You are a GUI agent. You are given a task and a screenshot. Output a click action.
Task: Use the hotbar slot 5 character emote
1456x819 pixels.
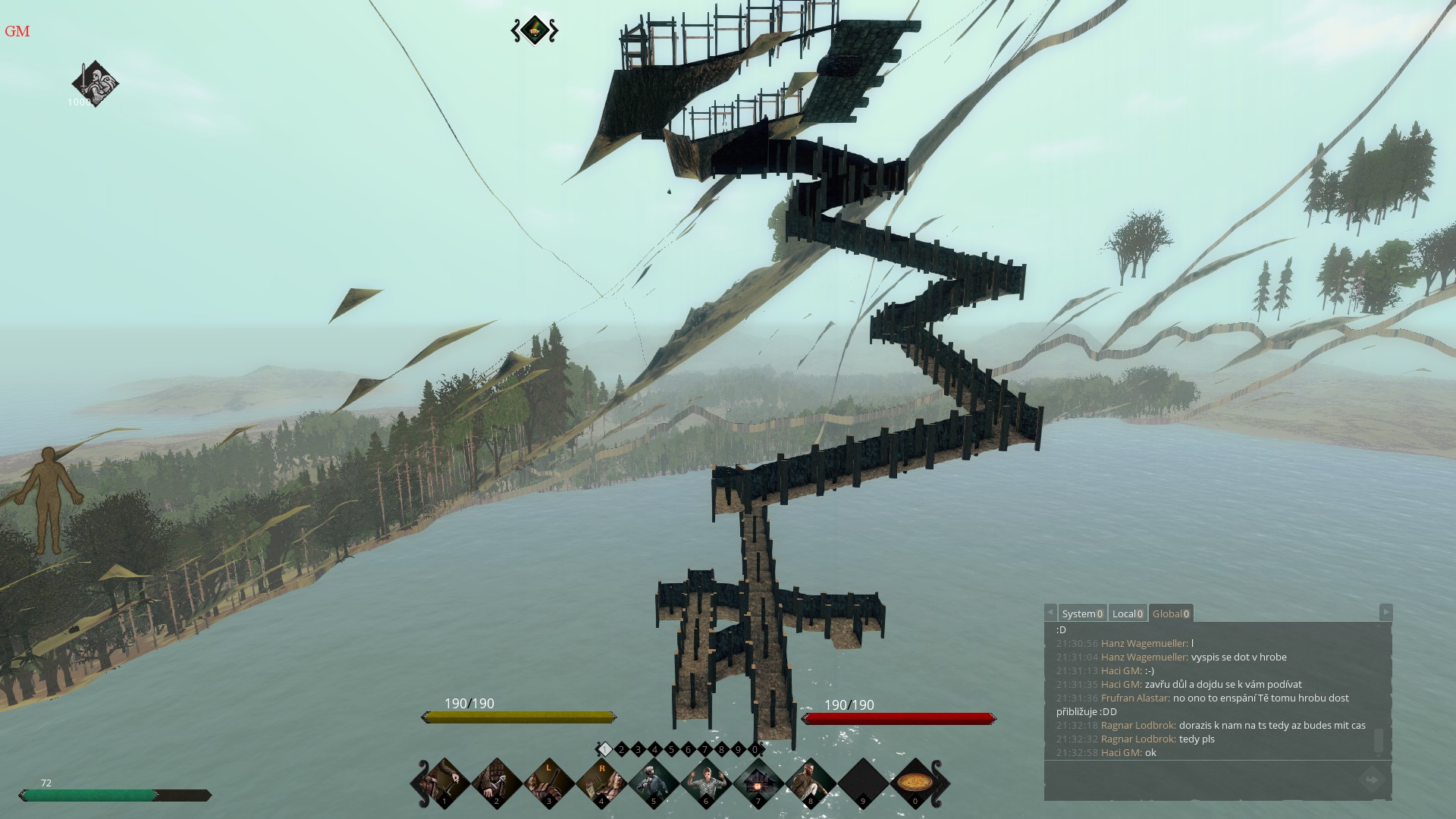click(654, 783)
